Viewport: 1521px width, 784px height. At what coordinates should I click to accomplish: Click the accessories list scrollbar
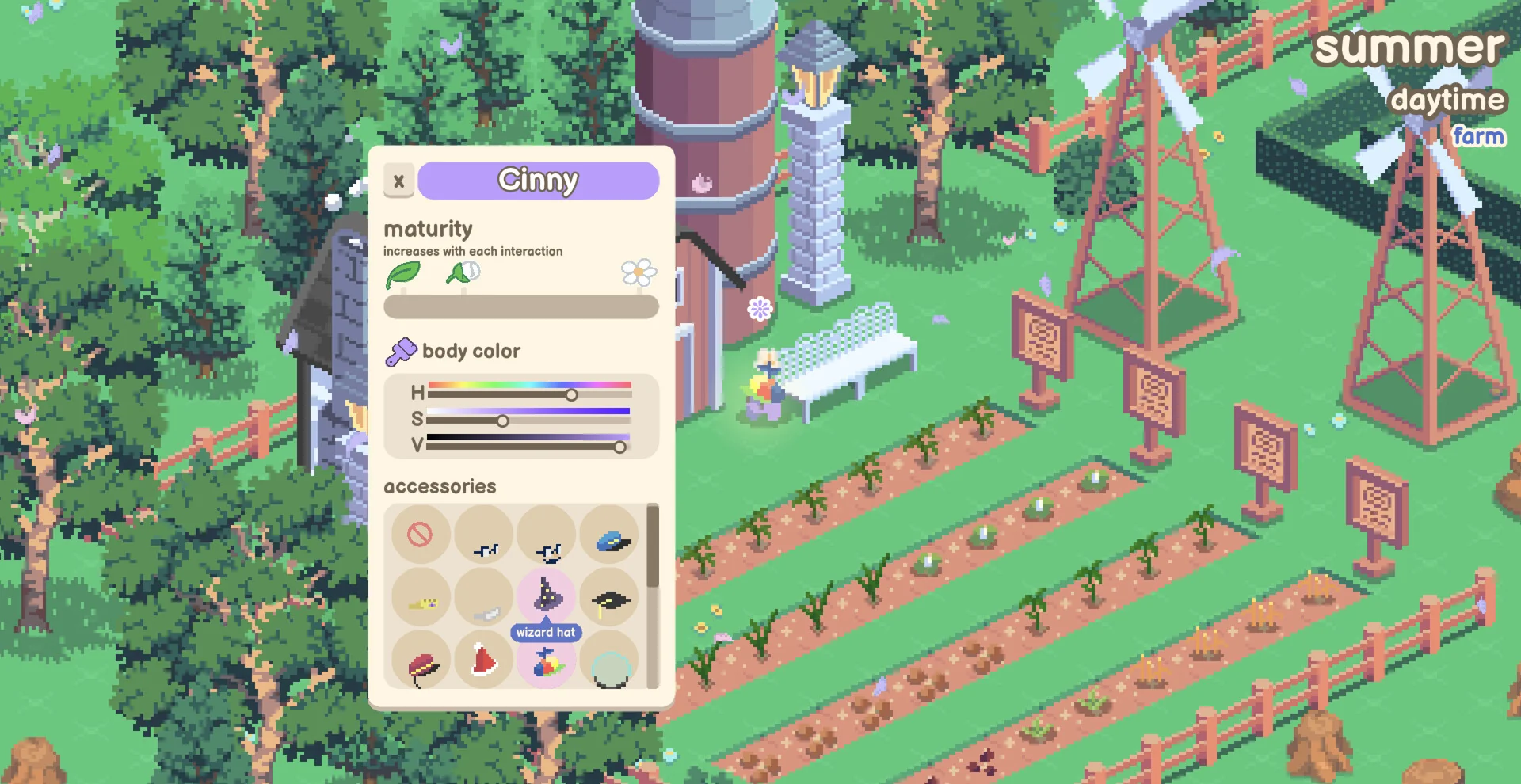(x=653, y=546)
